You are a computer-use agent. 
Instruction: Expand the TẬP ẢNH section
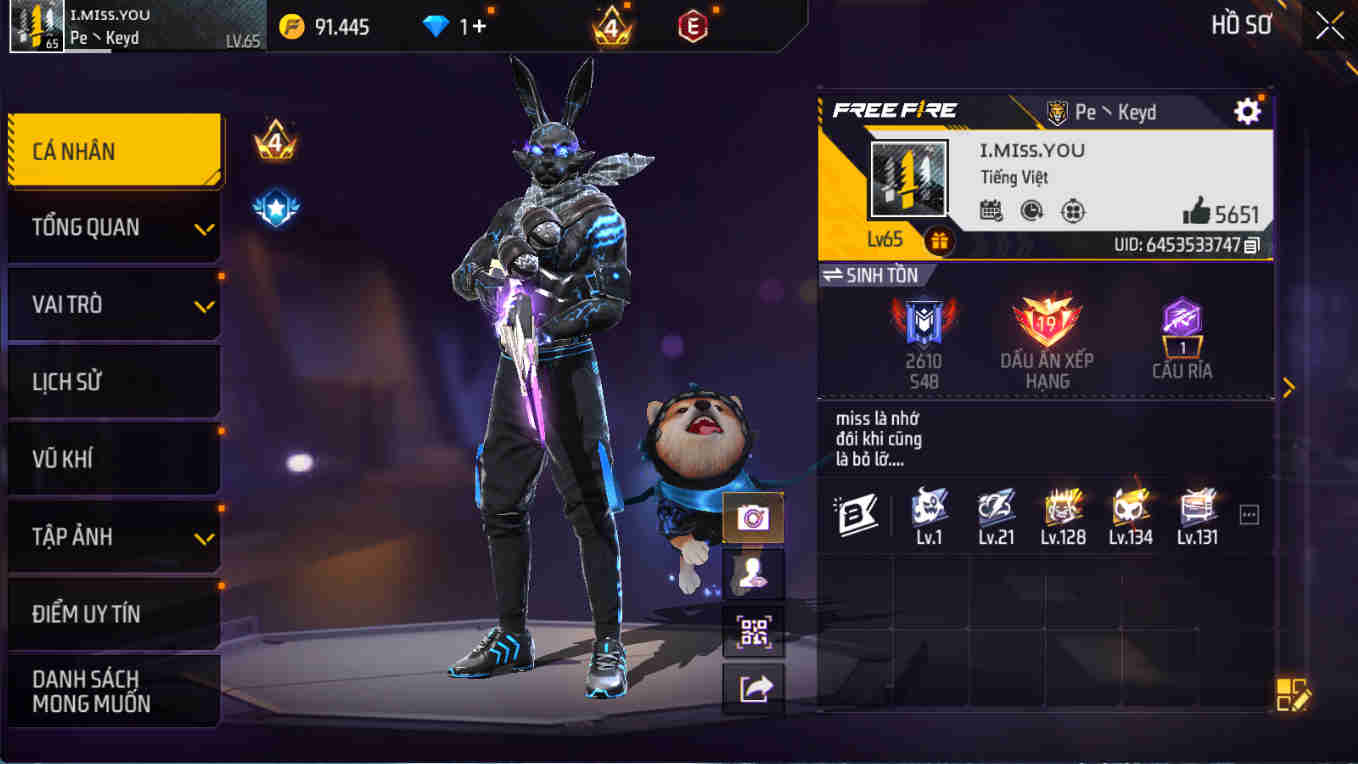(x=113, y=535)
